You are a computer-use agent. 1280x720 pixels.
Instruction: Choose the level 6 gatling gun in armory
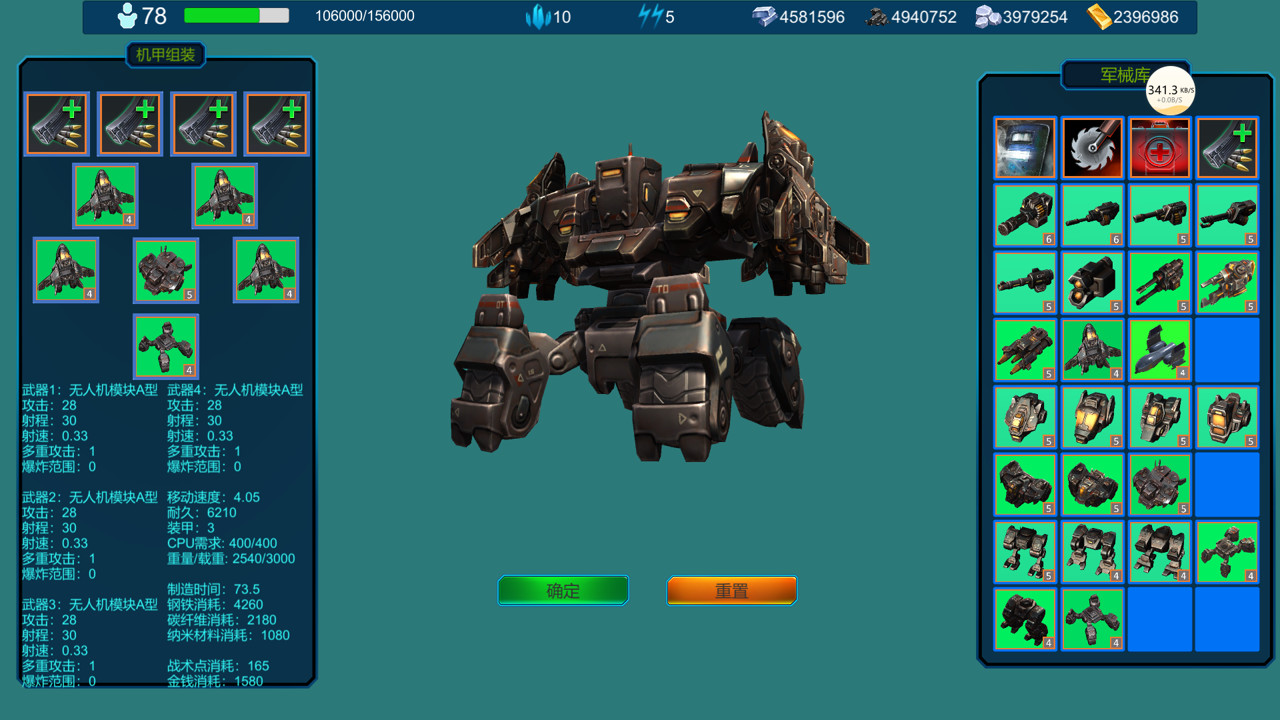tap(1024, 216)
